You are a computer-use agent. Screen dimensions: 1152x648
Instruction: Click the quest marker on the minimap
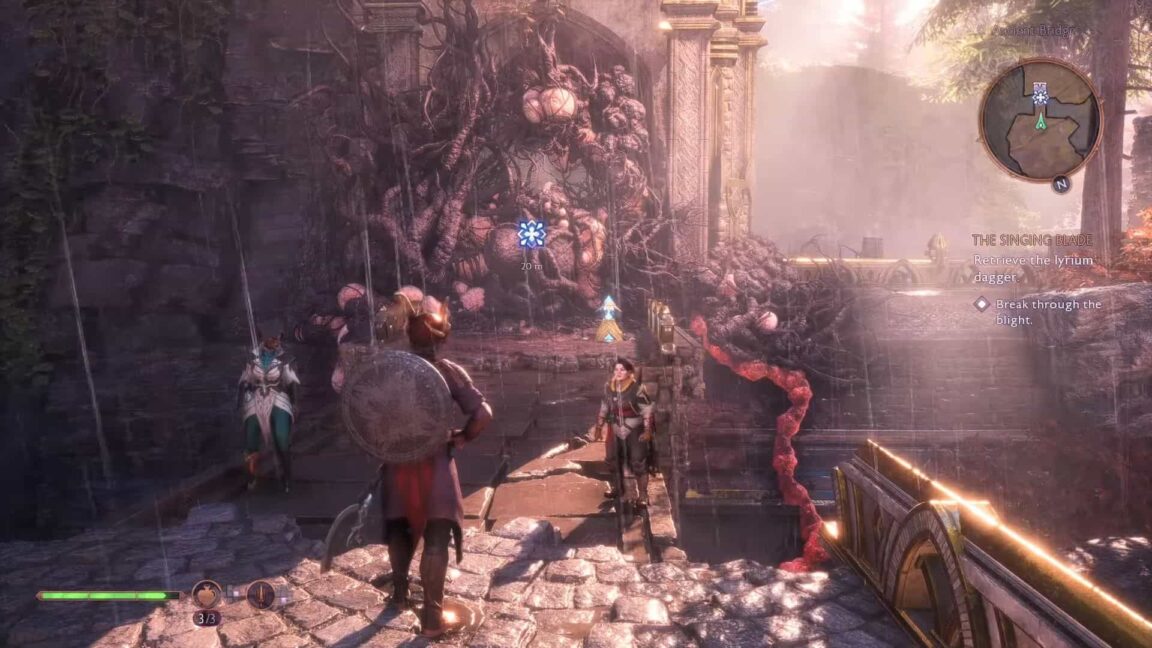click(1040, 95)
